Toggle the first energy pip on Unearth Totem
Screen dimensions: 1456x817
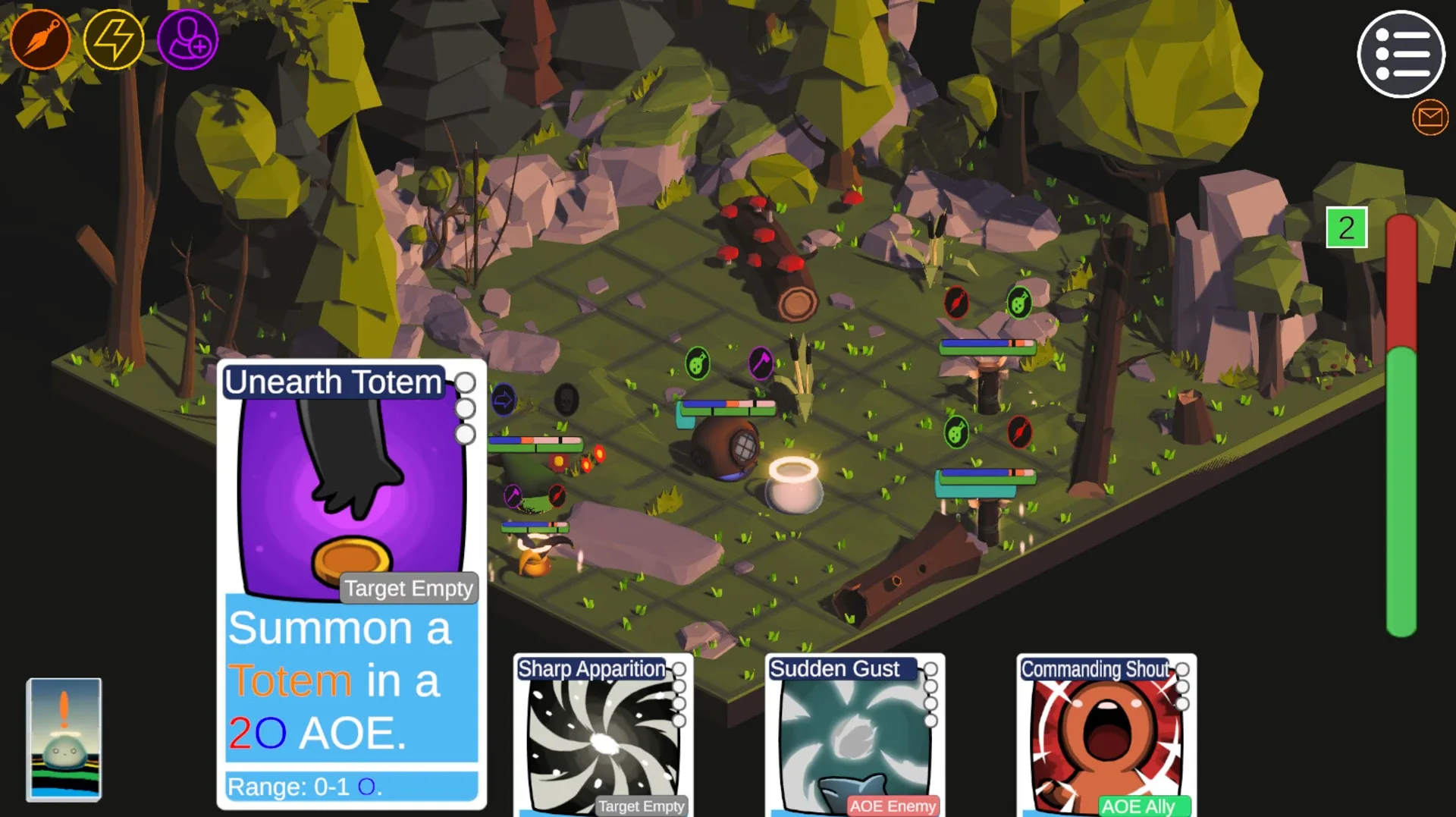pyautogui.click(x=465, y=383)
